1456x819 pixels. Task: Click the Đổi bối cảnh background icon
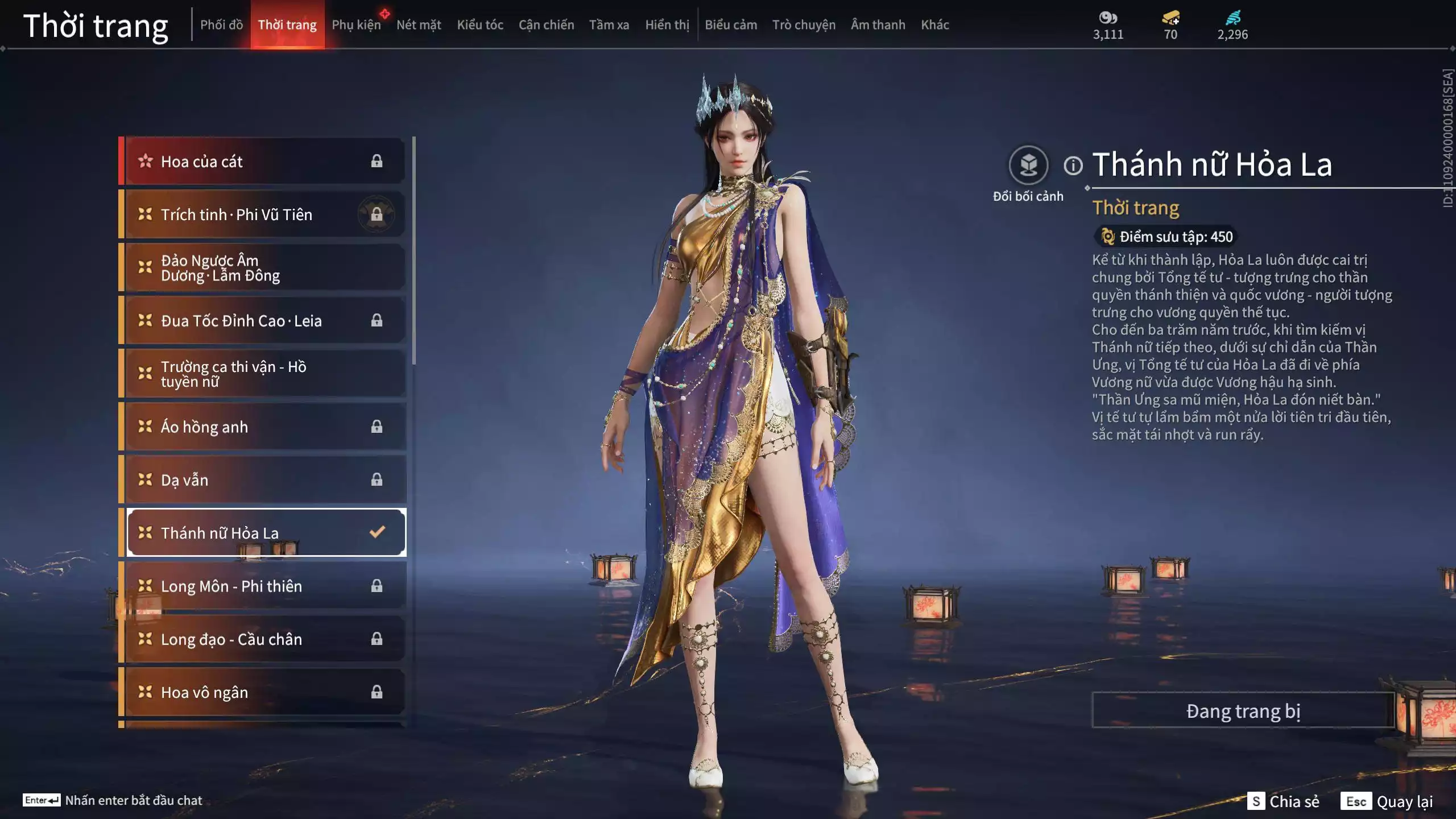click(1028, 166)
